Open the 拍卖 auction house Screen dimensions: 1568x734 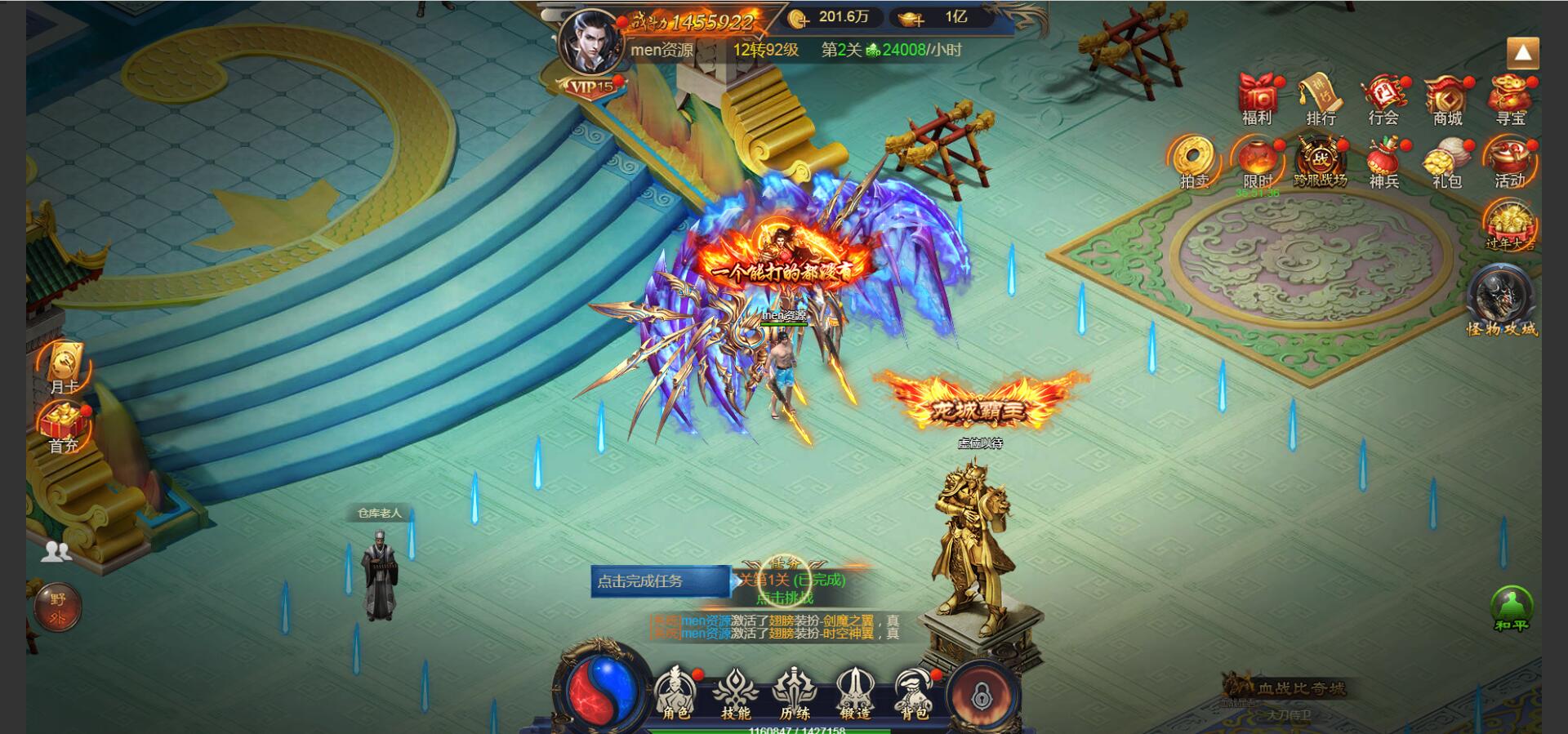point(1194,162)
